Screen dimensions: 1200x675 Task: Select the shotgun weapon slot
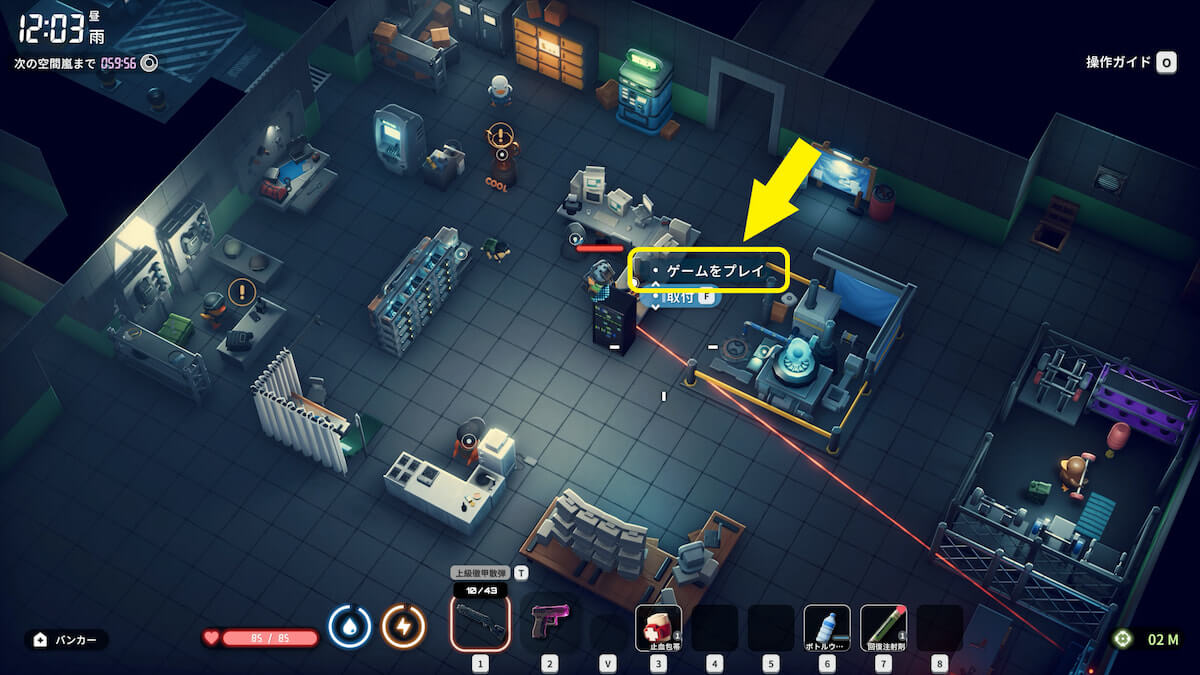(480, 622)
